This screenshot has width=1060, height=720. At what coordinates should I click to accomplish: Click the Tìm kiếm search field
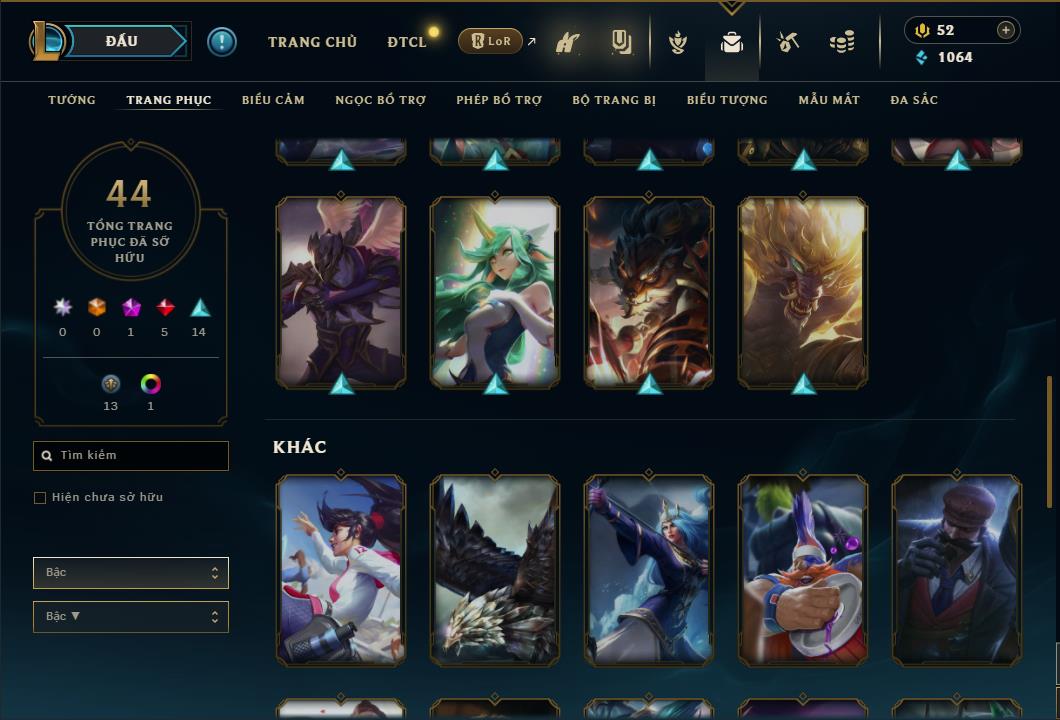coord(131,456)
